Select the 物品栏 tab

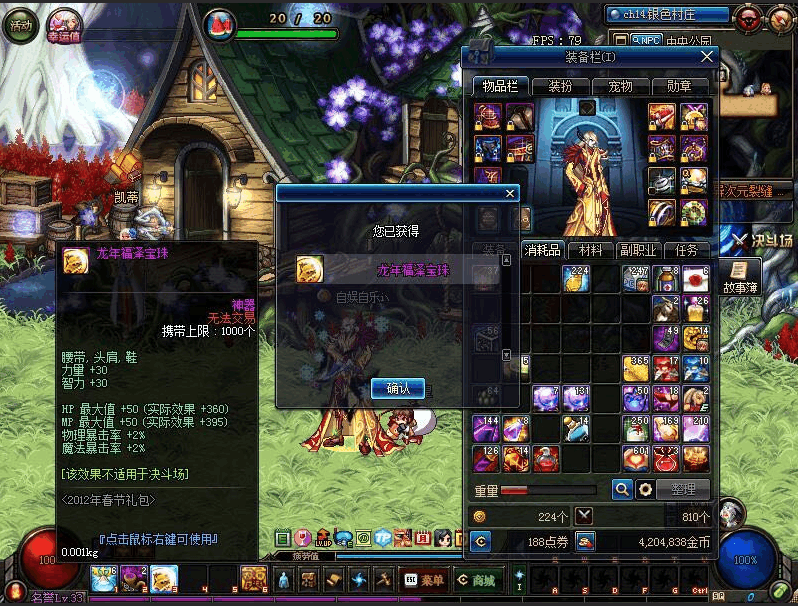499,87
